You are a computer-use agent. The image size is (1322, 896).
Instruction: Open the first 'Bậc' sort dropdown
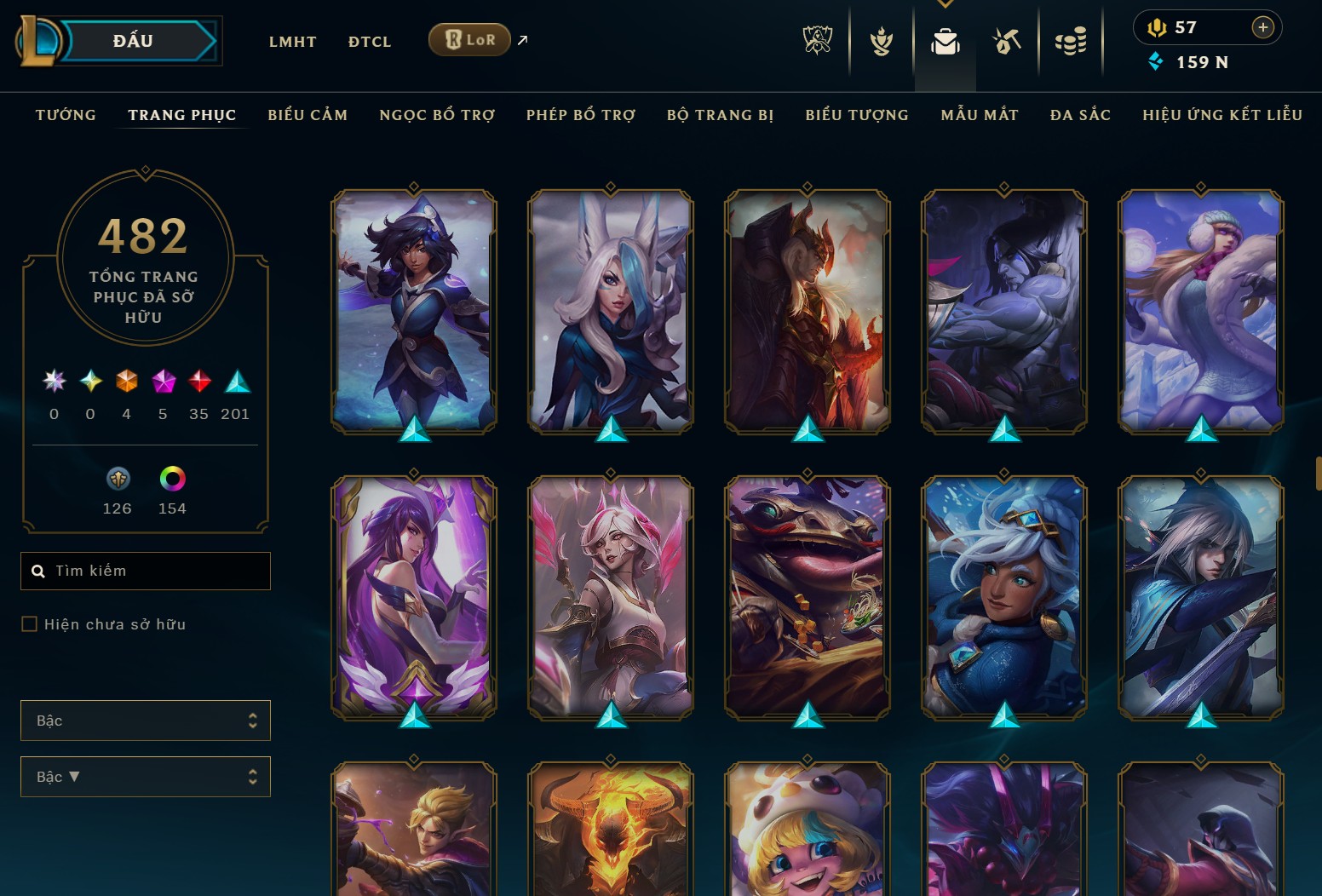coord(145,720)
